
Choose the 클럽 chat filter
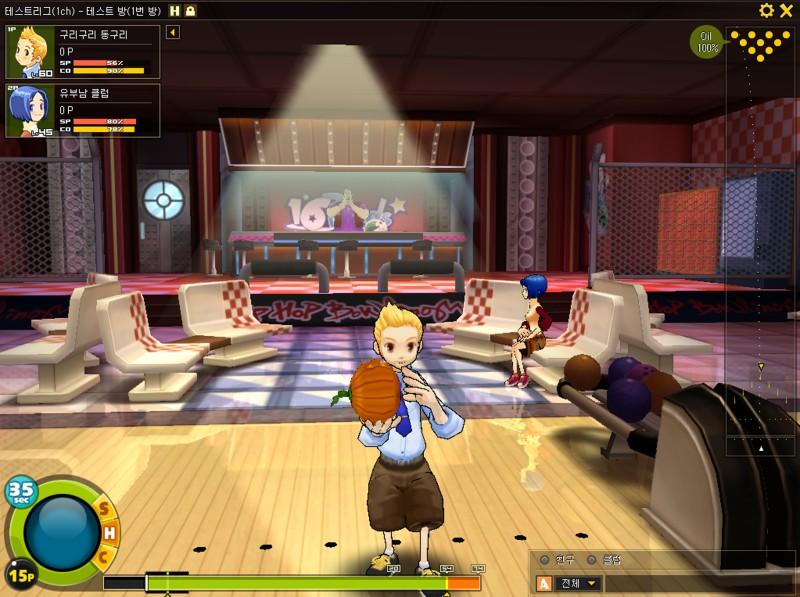tap(604, 560)
